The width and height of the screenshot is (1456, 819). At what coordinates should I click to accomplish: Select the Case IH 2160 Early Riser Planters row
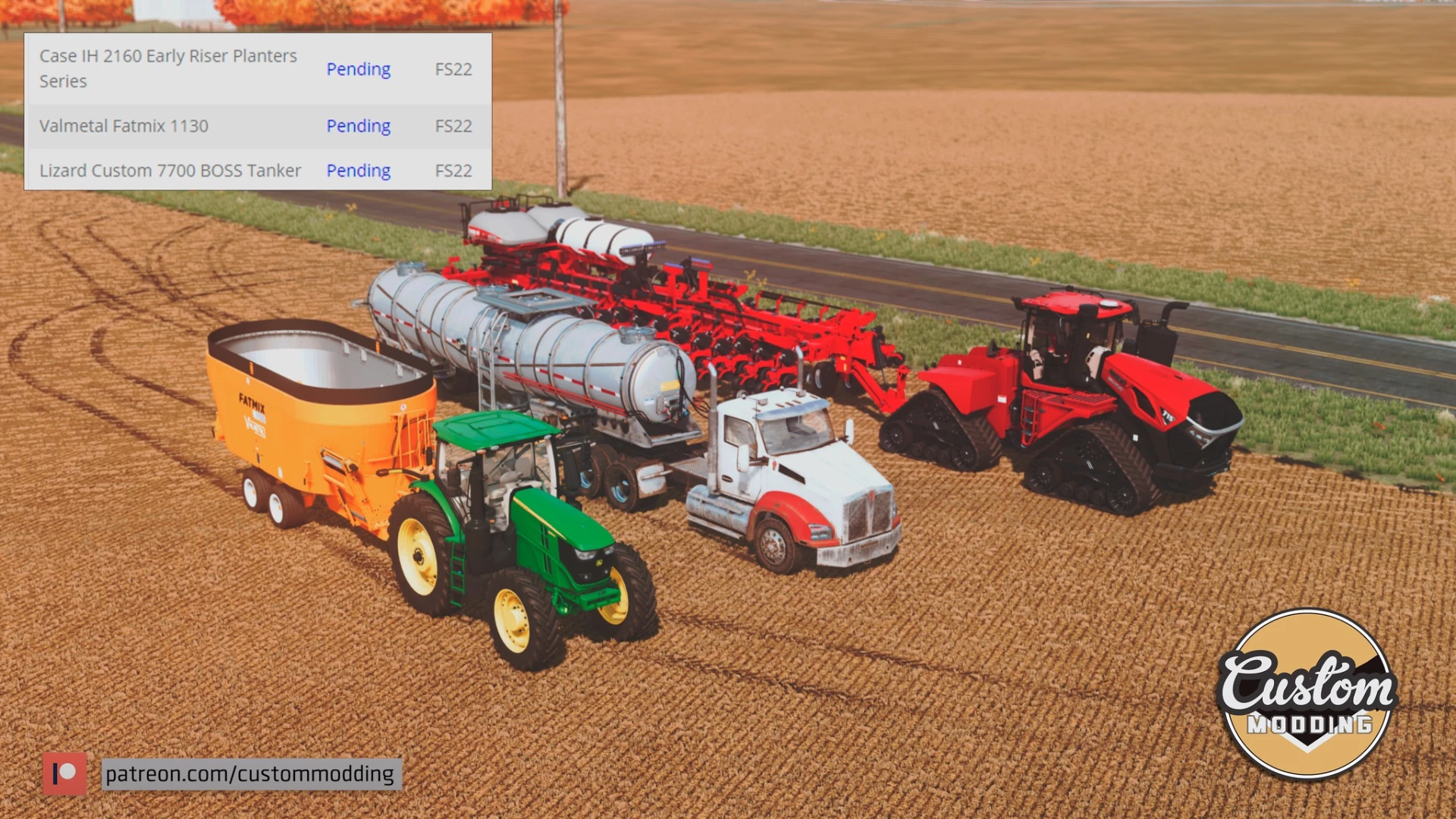point(168,68)
